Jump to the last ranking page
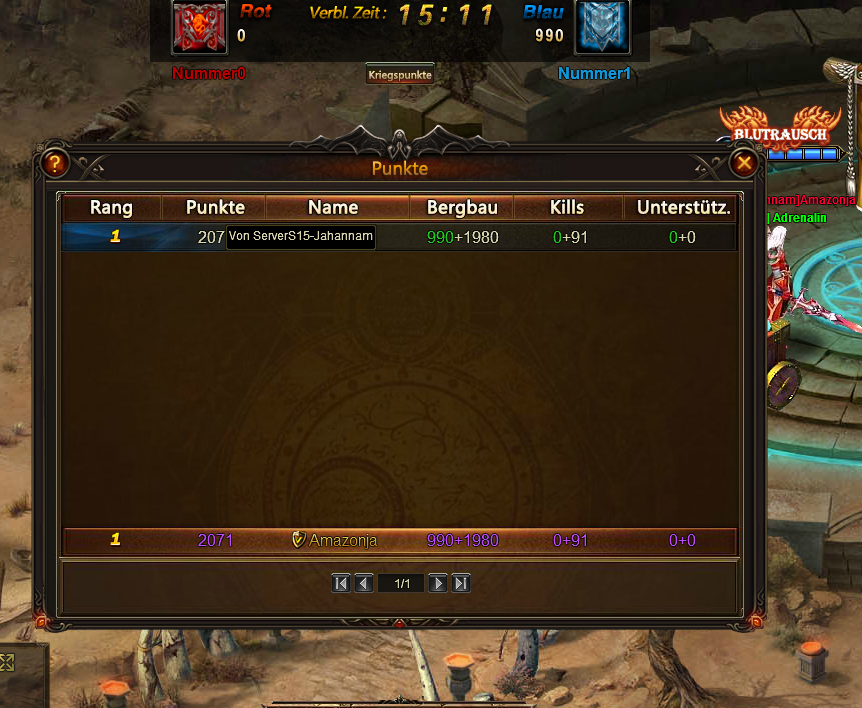This screenshot has height=708, width=862. point(461,583)
